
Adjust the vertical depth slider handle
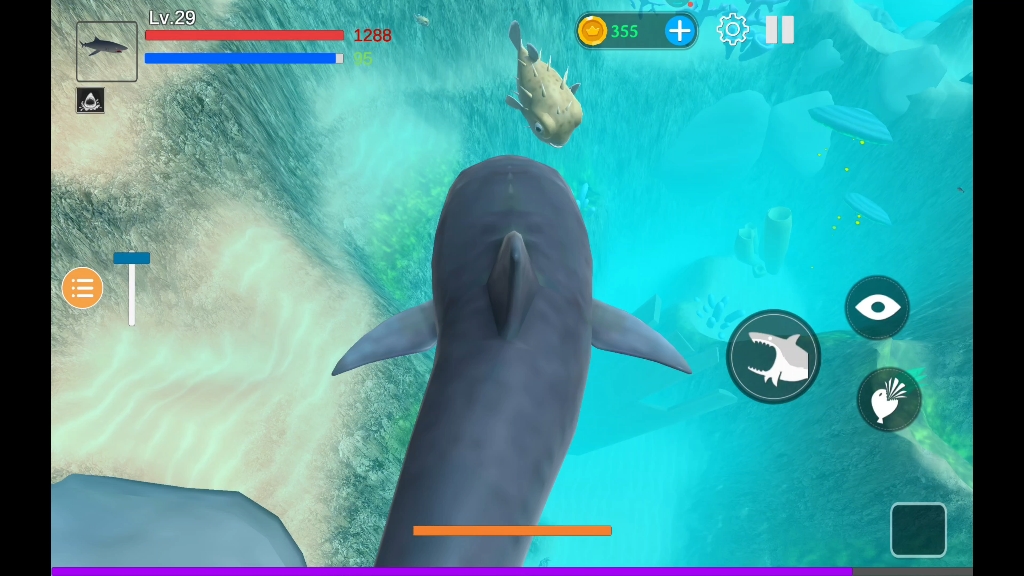coord(131,258)
